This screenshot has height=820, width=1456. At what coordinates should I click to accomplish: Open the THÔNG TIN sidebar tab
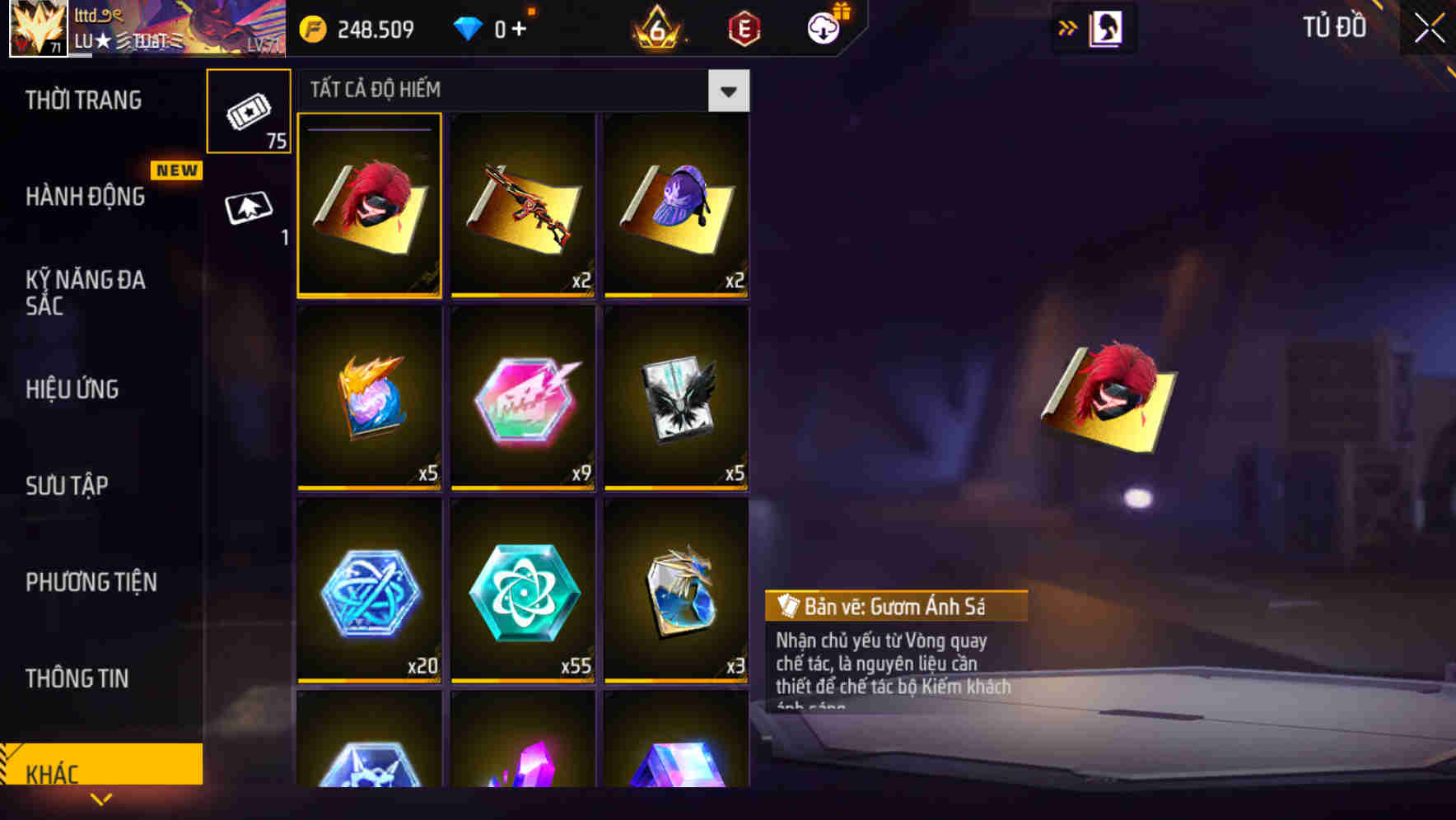coord(77,678)
